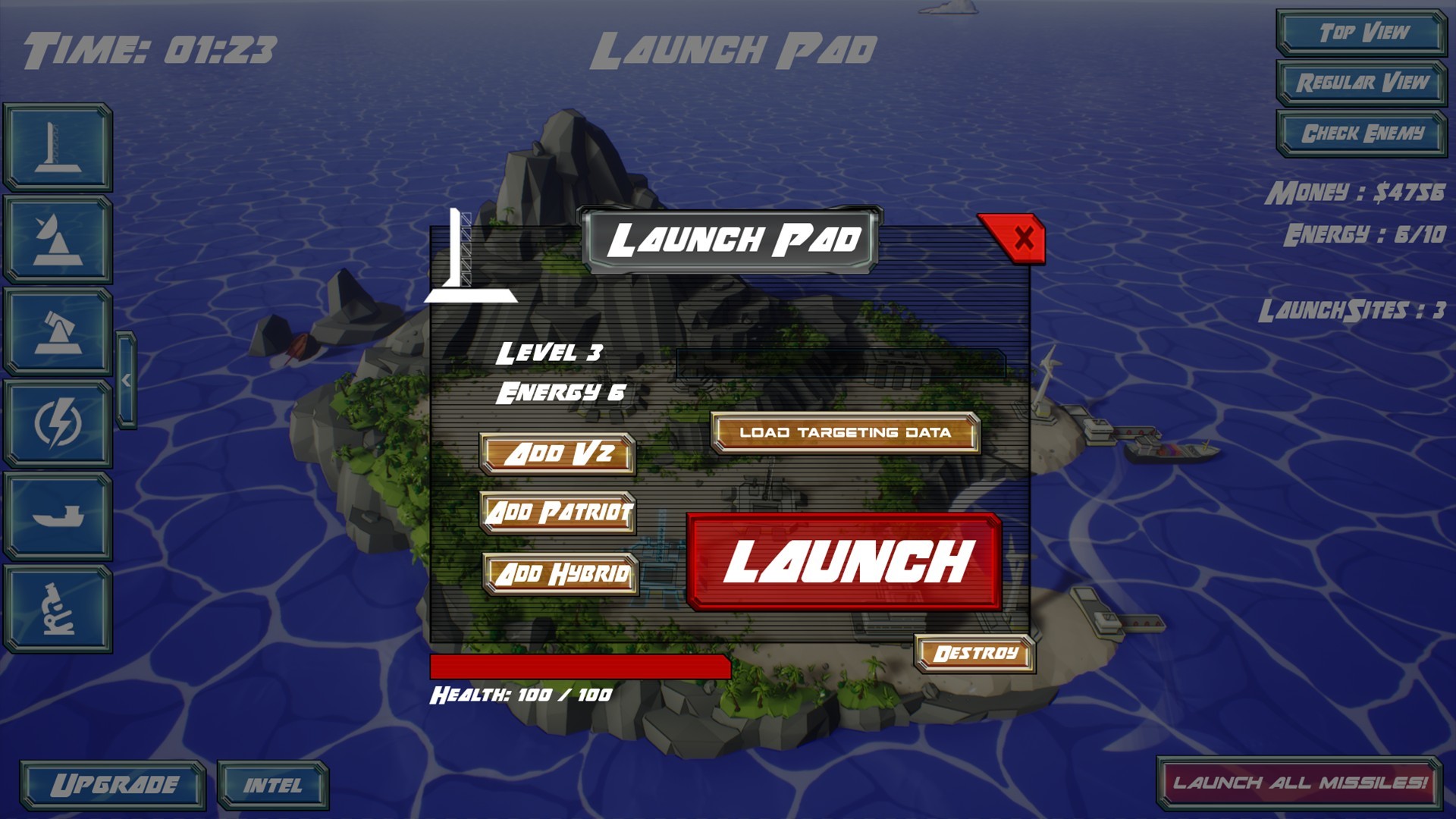Destroy the selected launch pad
This screenshot has width=1456, height=819.
pyautogui.click(x=974, y=651)
